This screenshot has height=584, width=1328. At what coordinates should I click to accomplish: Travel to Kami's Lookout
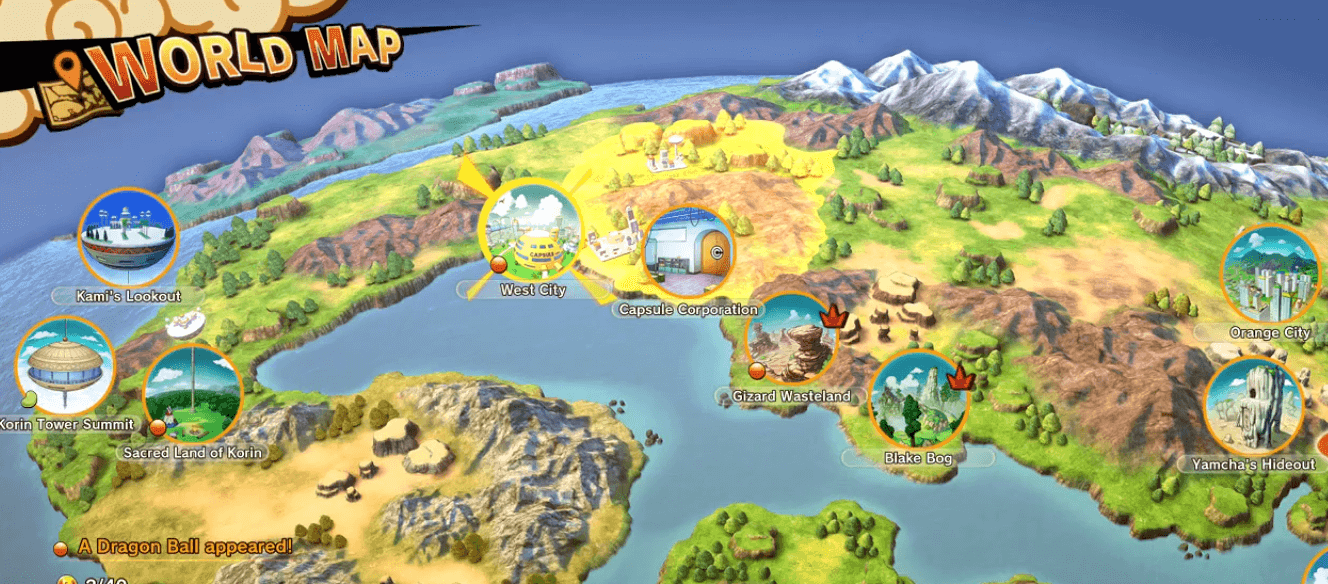pyautogui.click(x=128, y=237)
